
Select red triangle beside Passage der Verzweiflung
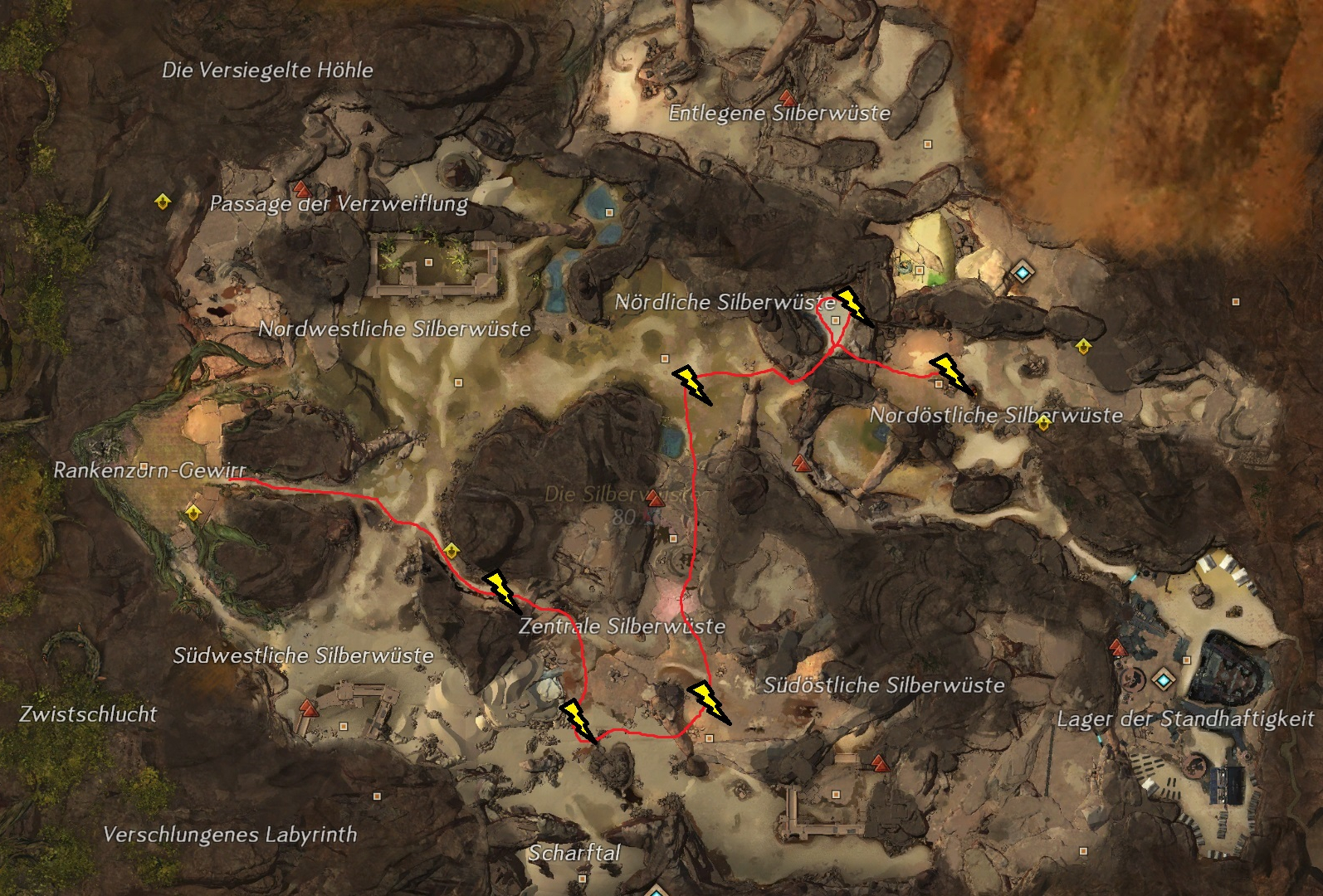[300, 187]
